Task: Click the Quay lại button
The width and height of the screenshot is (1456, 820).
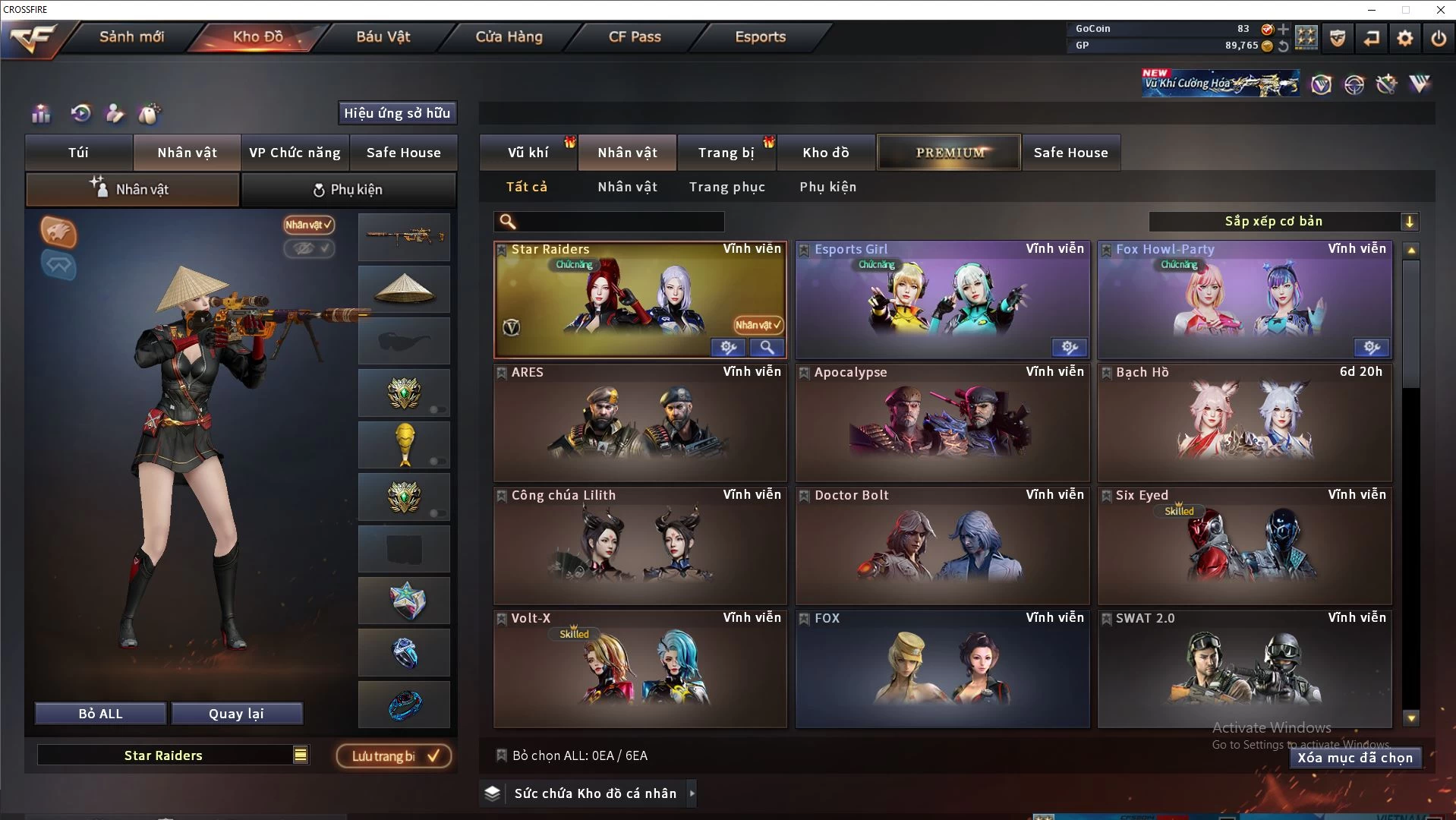Action: point(236,714)
